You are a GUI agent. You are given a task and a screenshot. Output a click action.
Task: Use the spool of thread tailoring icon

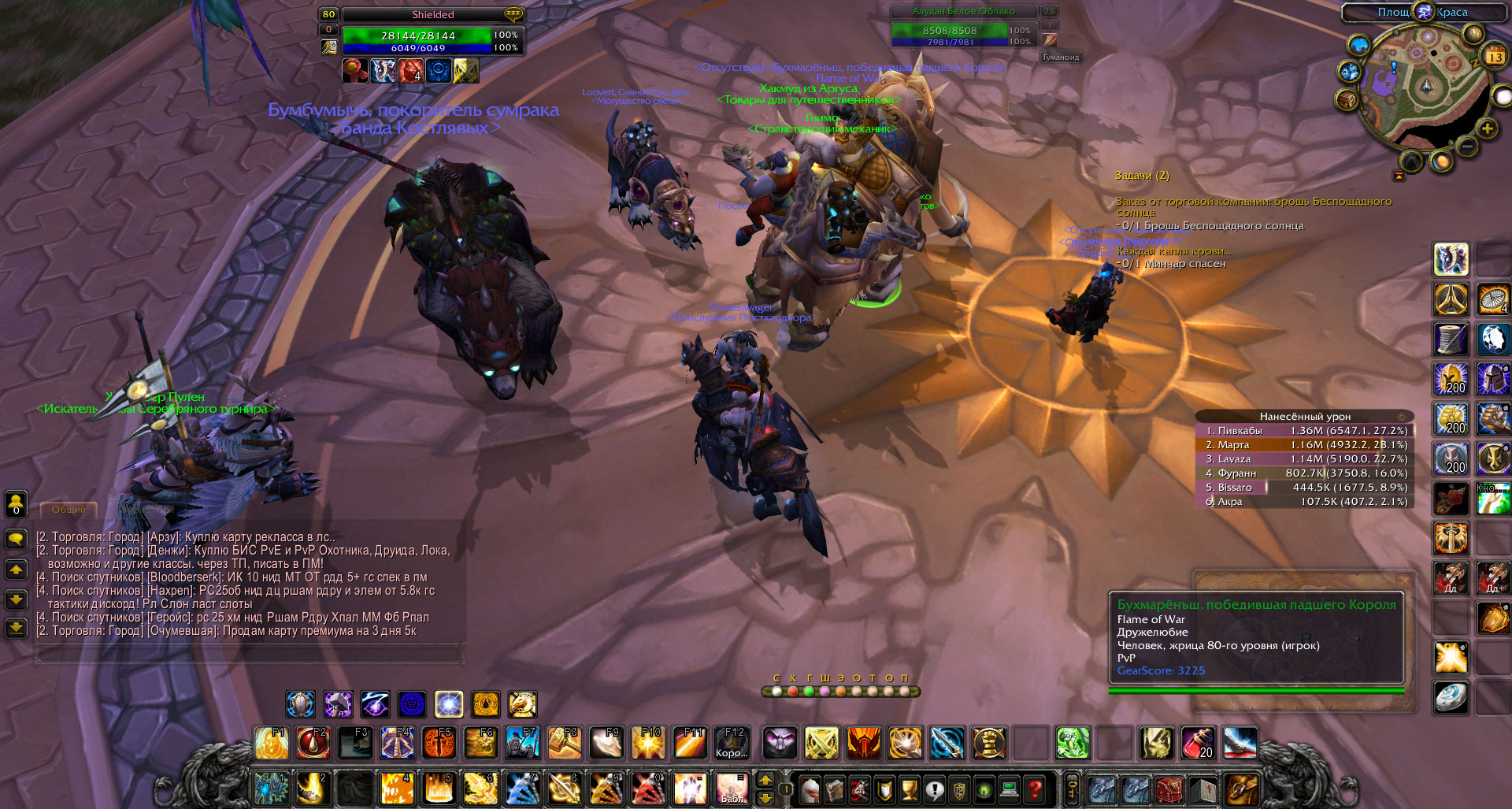(1451, 340)
